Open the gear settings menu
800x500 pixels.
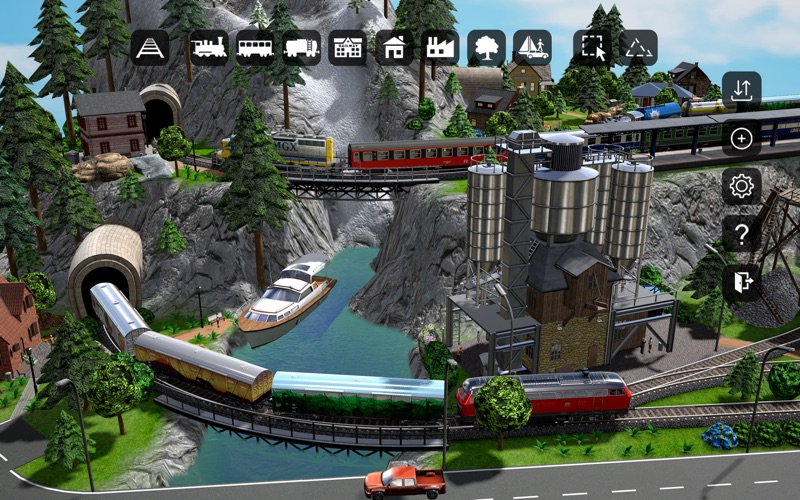(741, 186)
